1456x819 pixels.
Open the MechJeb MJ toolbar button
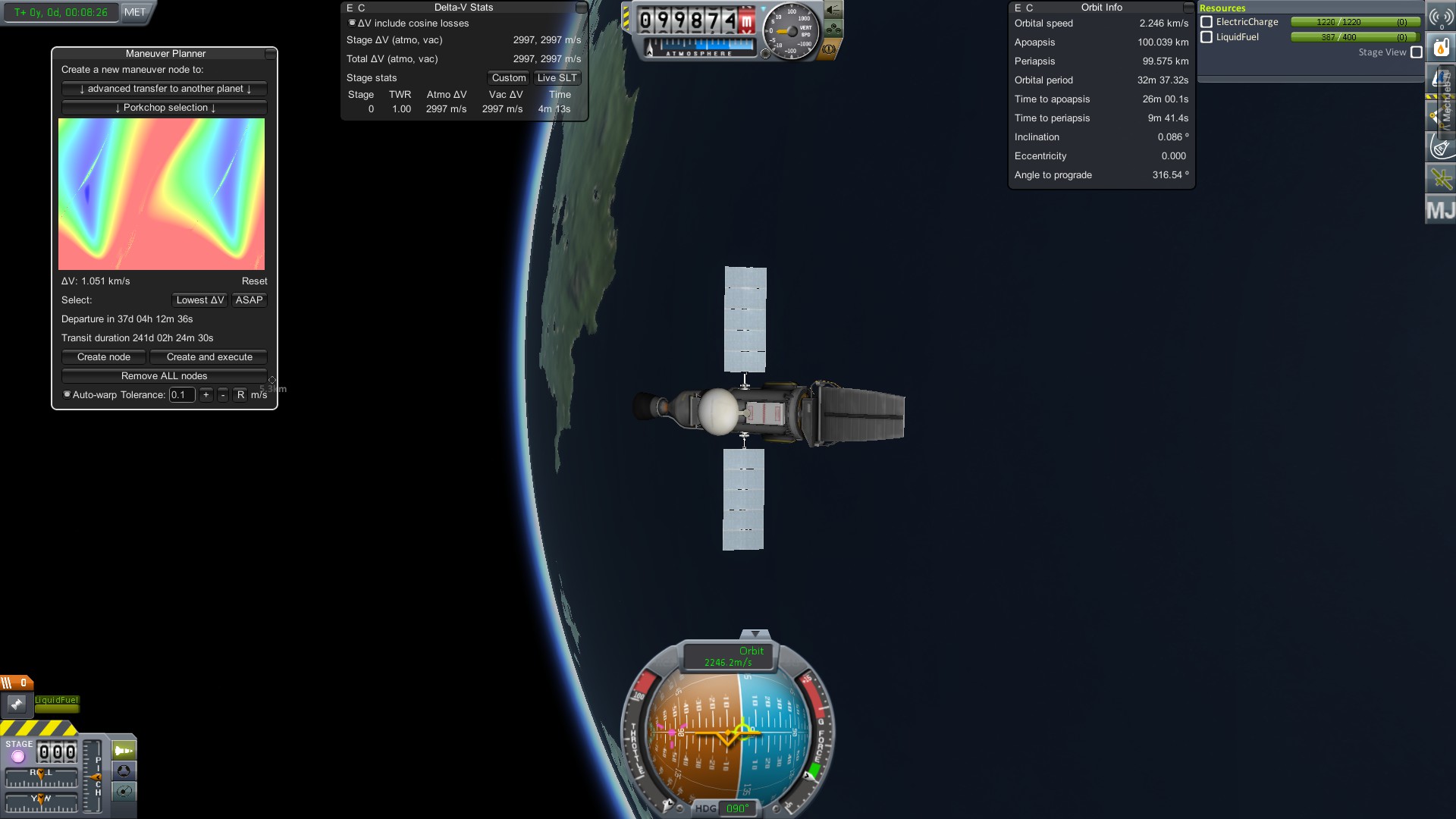1440,209
